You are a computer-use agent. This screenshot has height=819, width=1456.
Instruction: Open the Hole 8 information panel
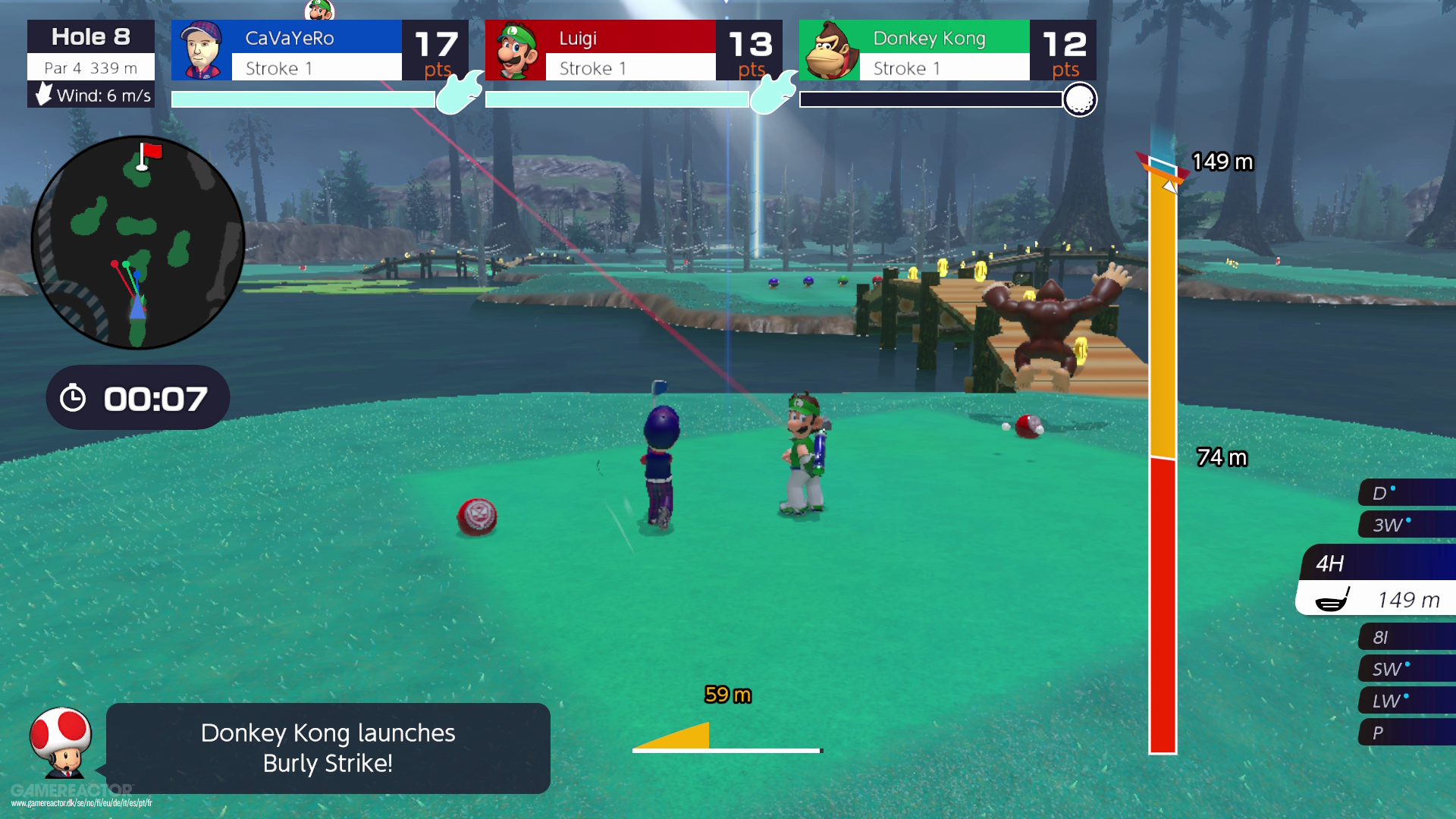pyautogui.click(x=90, y=35)
